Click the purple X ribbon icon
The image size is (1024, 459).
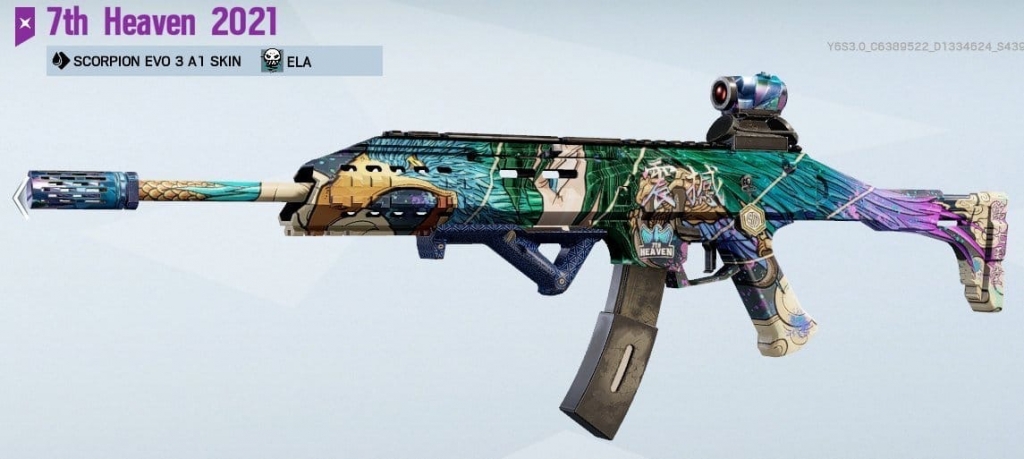click(24, 22)
